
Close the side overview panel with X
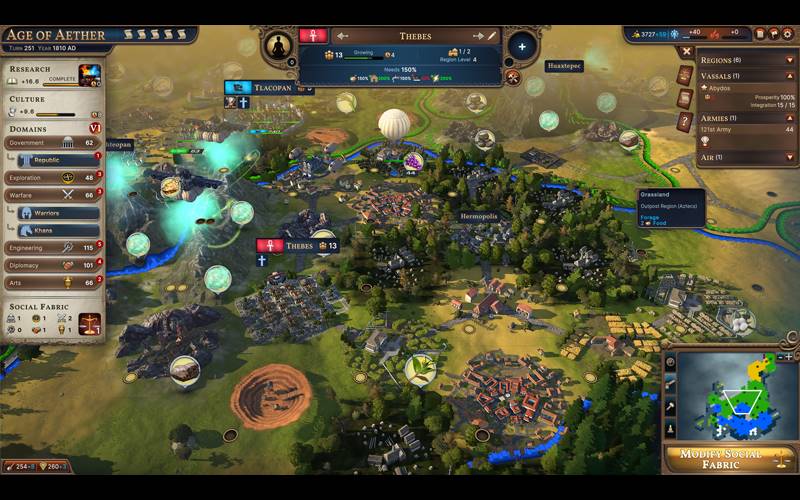click(x=686, y=51)
